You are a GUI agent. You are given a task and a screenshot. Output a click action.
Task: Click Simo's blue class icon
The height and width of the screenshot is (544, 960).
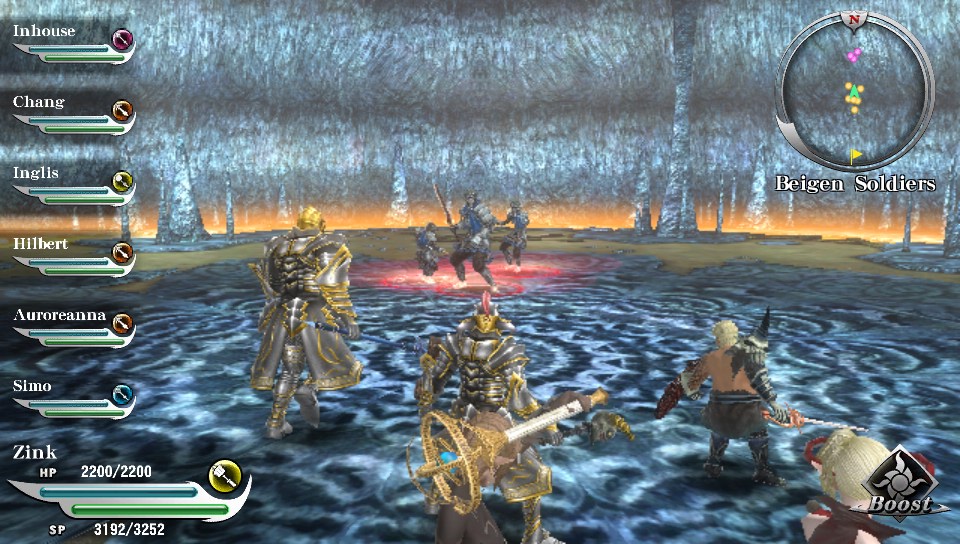coord(122,394)
